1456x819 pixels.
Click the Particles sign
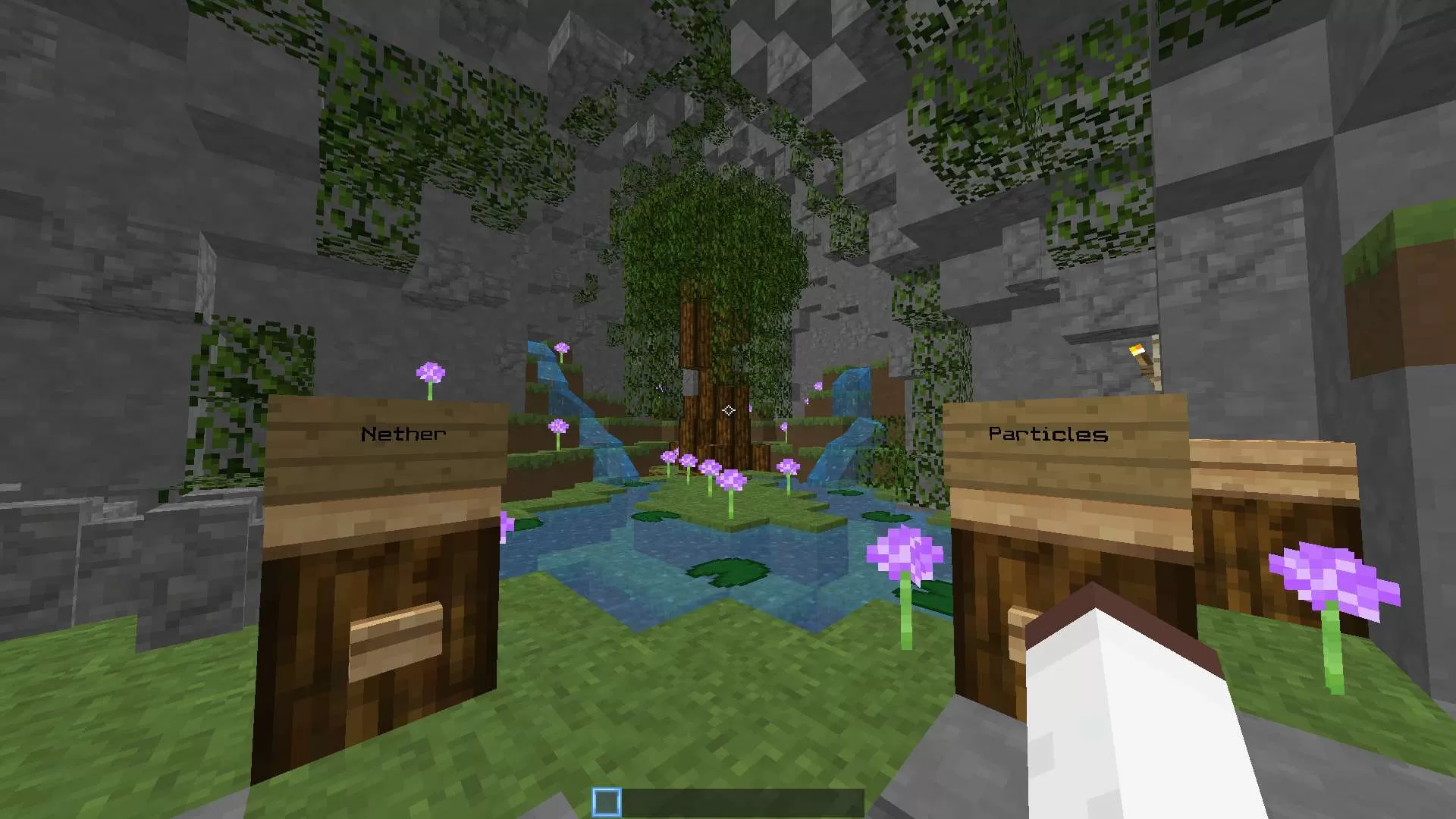(1046, 434)
